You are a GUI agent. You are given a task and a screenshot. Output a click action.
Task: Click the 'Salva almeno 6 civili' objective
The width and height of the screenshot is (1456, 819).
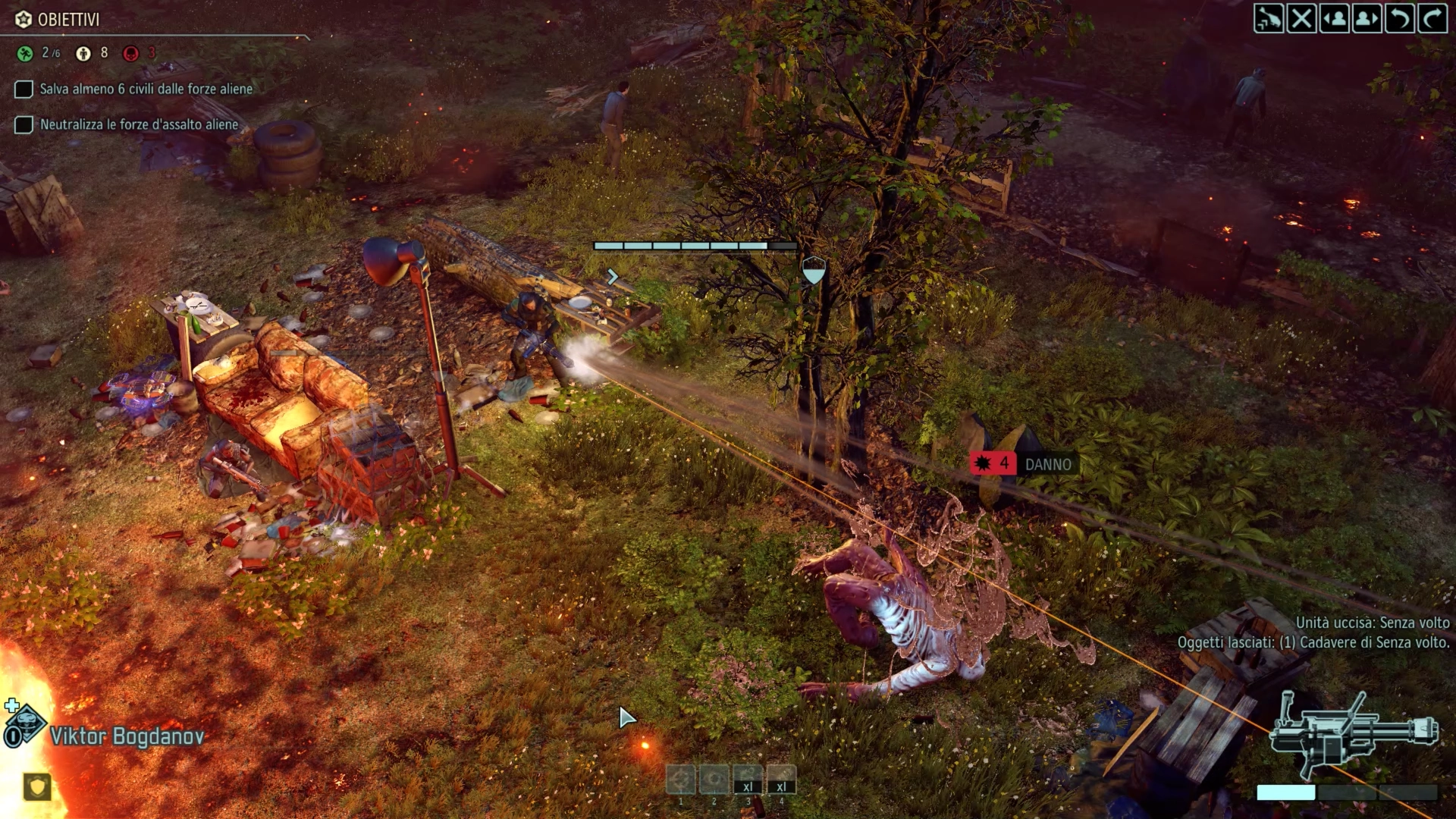[x=146, y=89]
